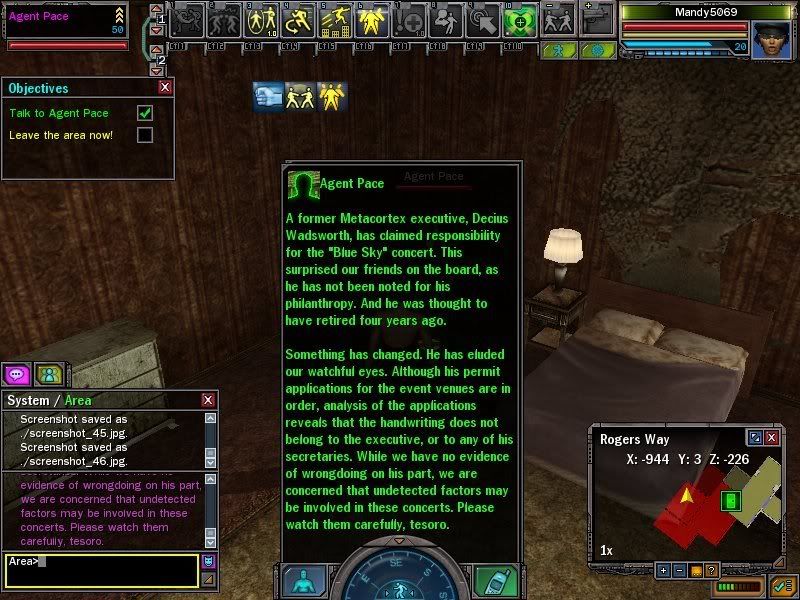Image resolution: width=800 pixels, height=600 pixels.
Task: Open the purple chat bubble button
Action: [x=17, y=375]
